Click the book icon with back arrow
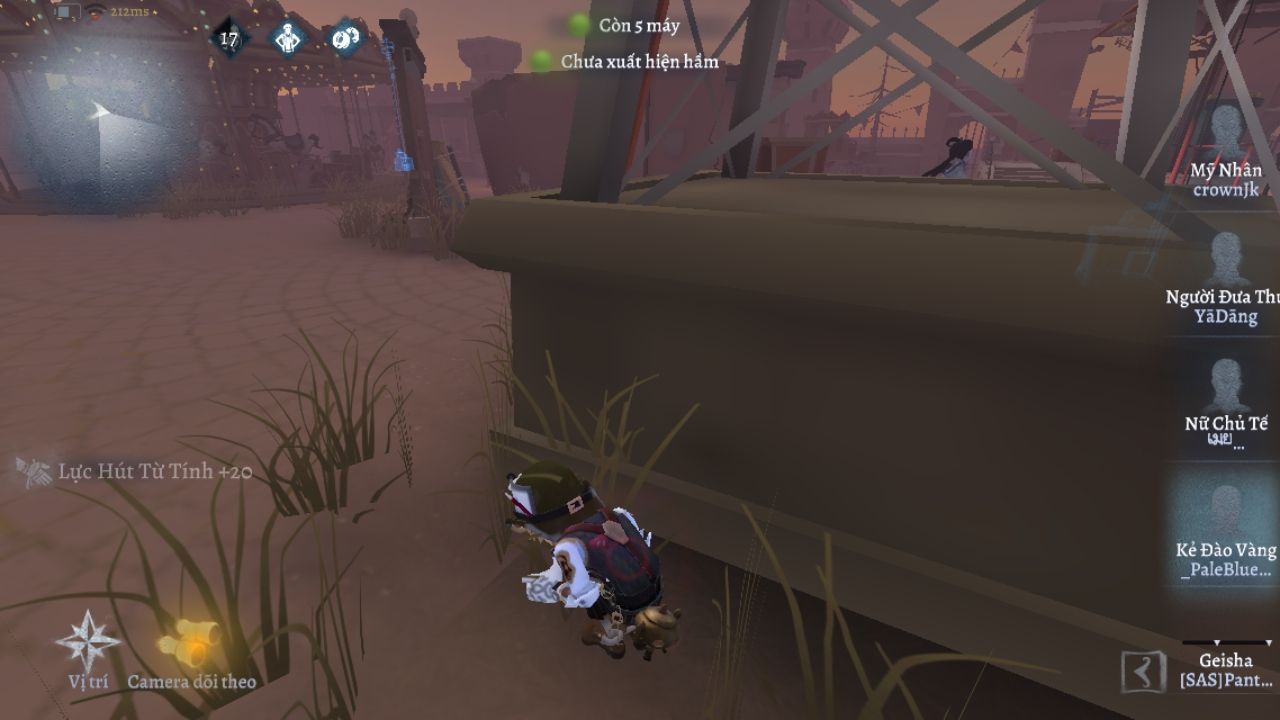Viewport: 1280px width, 720px height. [x=1143, y=671]
